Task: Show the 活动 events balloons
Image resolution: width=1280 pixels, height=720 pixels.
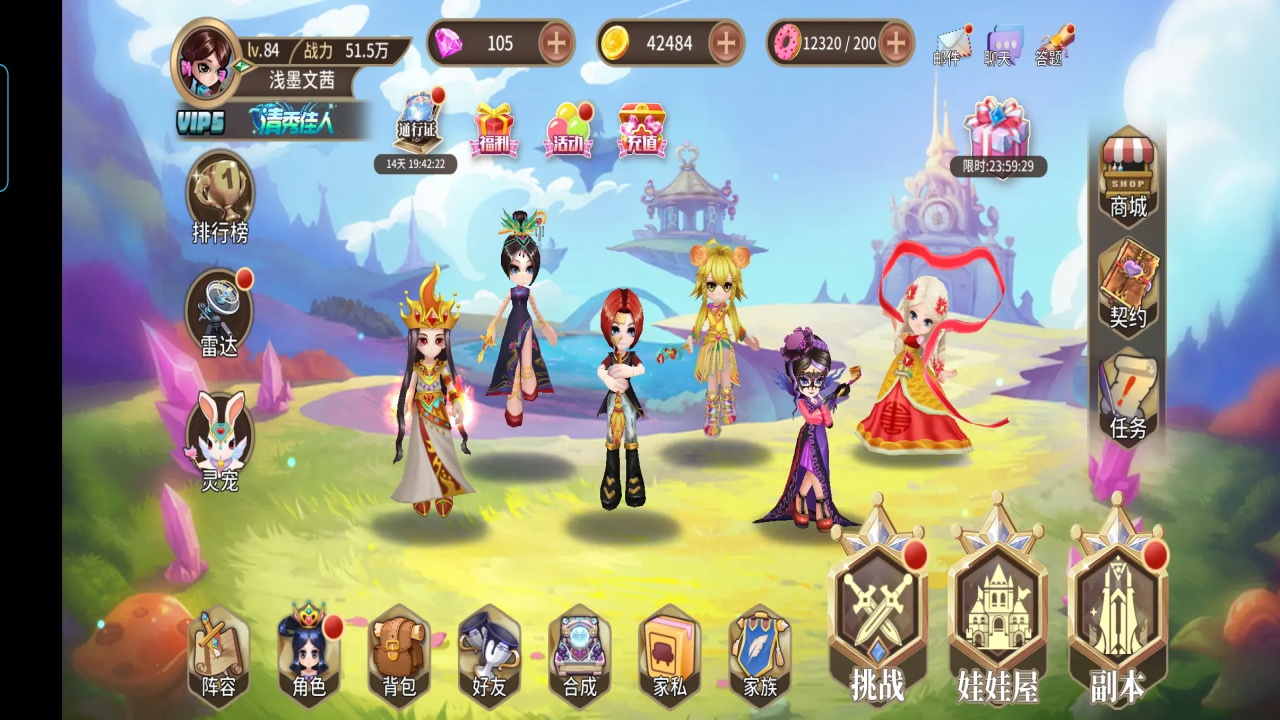Action: click(x=569, y=130)
